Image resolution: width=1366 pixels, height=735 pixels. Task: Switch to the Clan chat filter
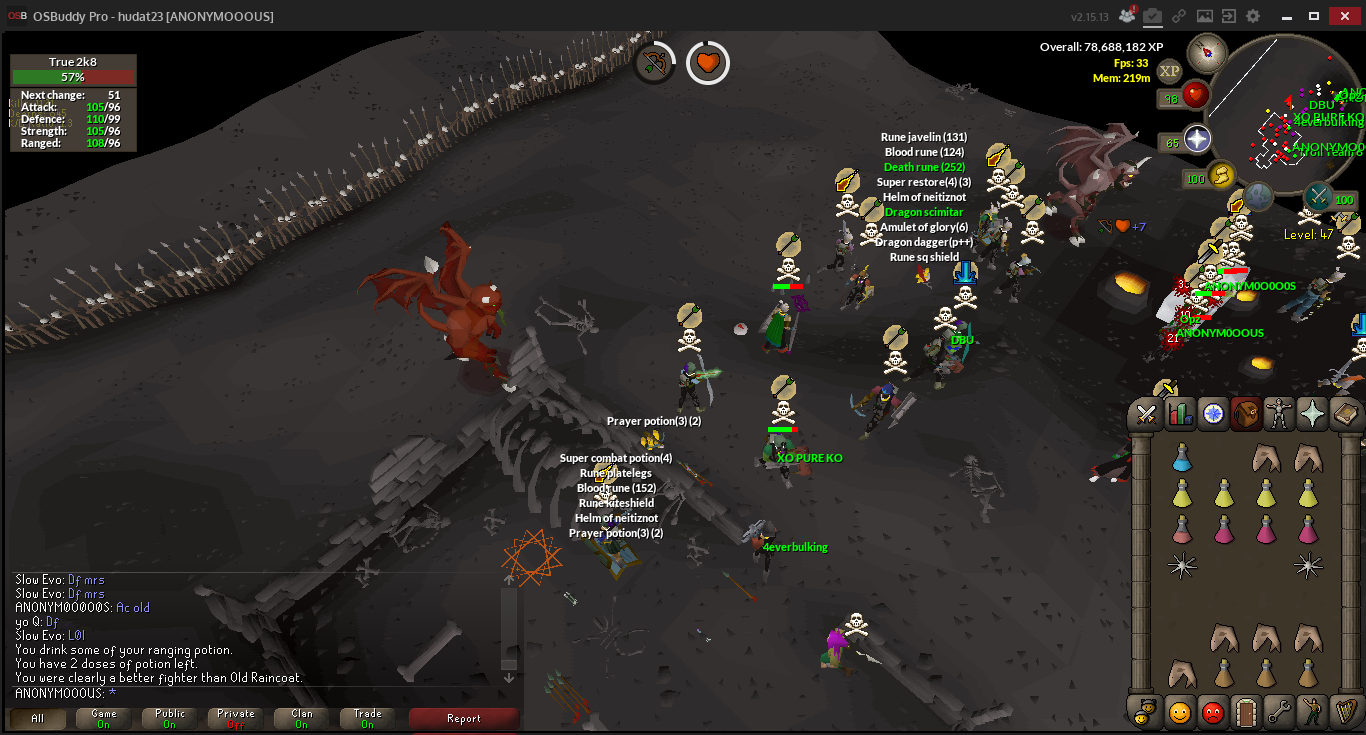click(302, 718)
